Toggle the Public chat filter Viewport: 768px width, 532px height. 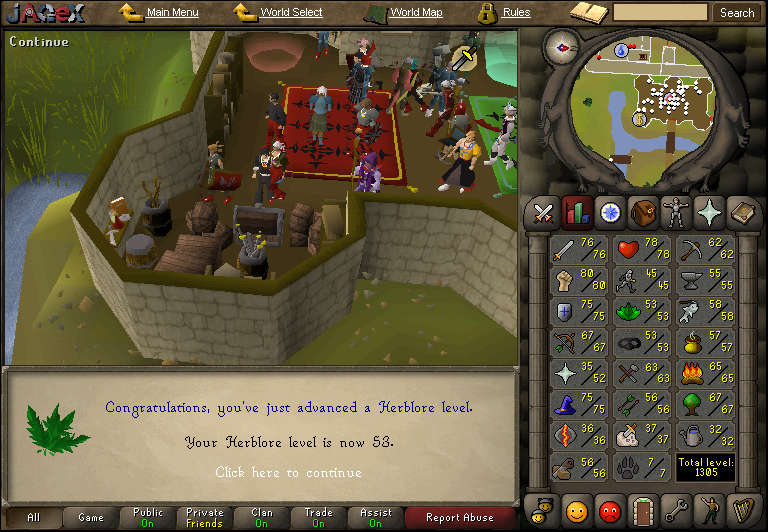(148, 518)
